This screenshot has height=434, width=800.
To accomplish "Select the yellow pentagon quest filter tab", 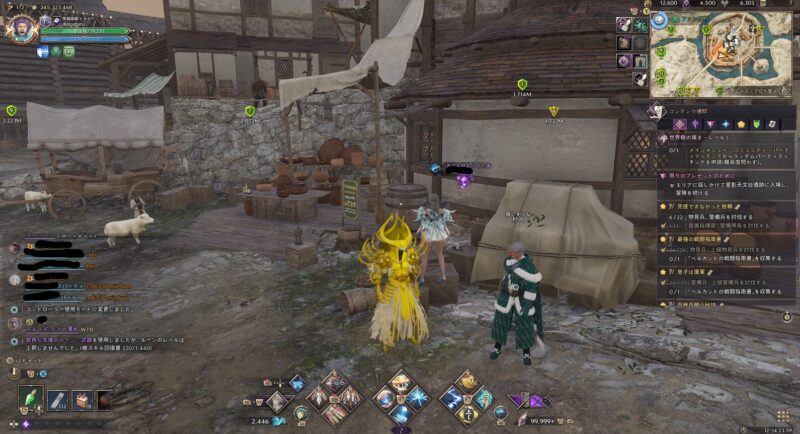I will click(741, 123).
